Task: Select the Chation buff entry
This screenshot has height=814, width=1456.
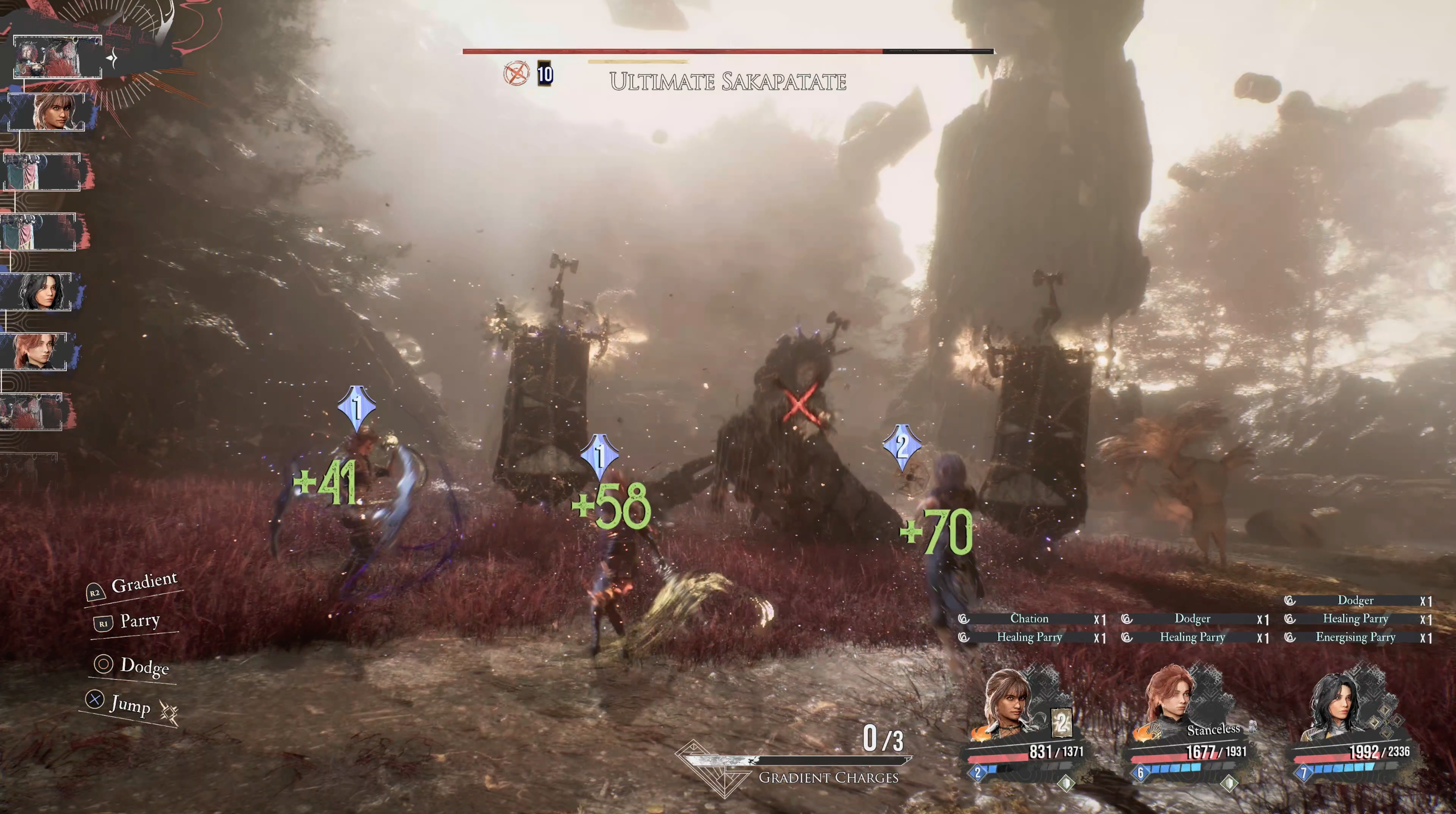Action: coord(1029,618)
